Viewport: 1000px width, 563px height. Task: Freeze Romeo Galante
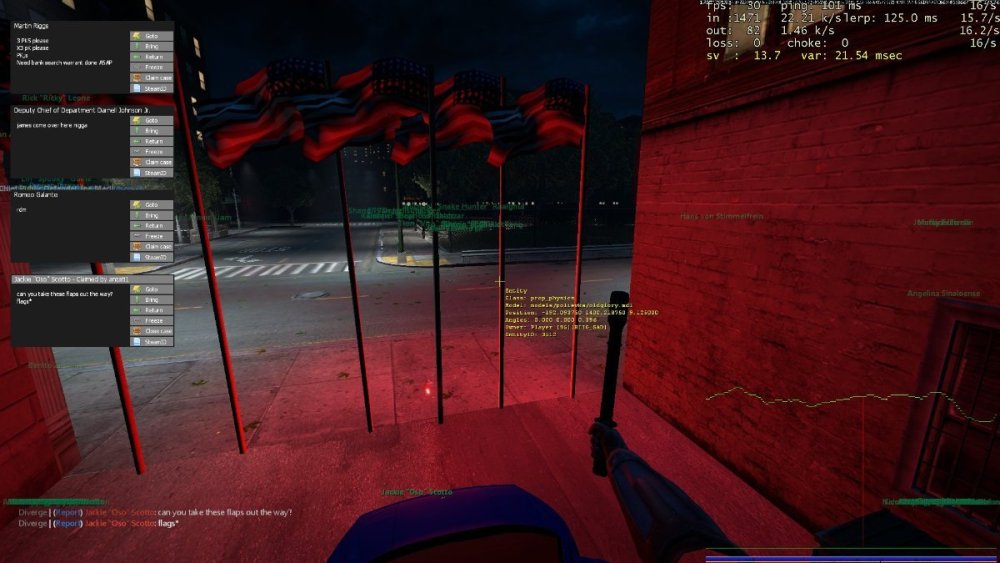[x=151, y=236]
